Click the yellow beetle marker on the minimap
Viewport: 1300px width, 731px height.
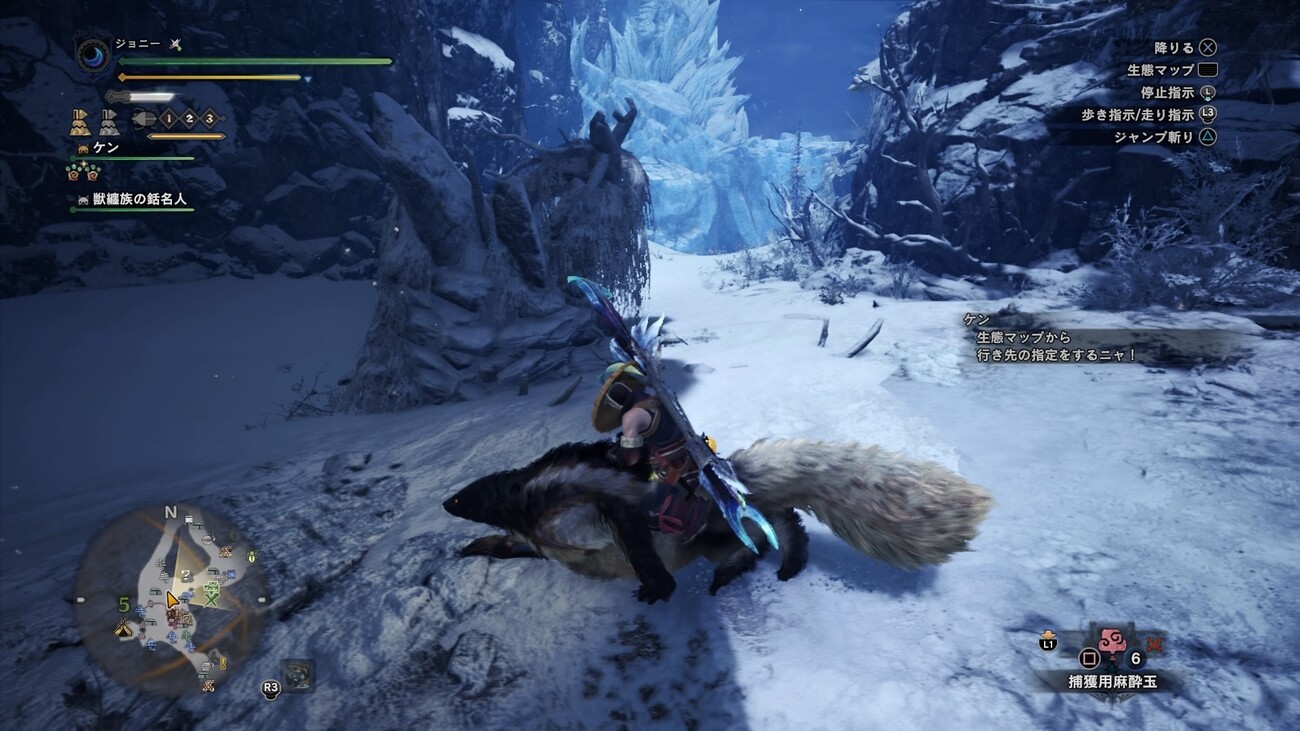250,556
